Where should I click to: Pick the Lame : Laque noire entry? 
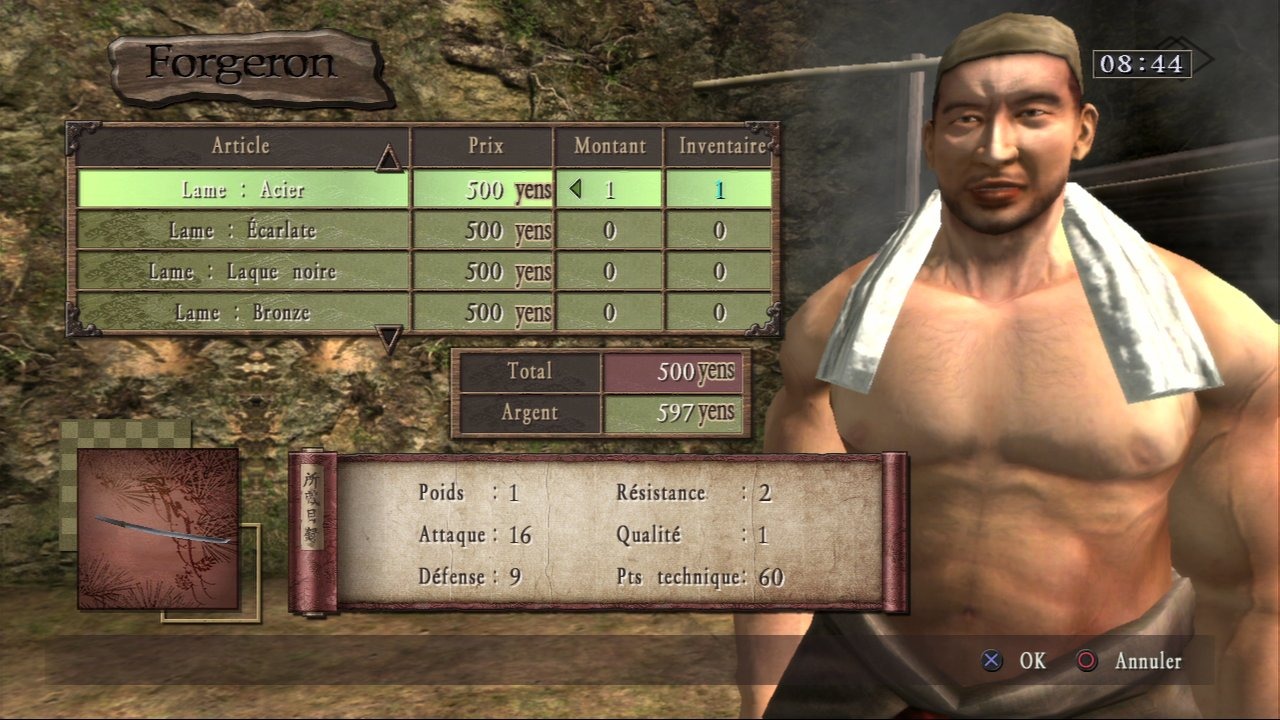click(243, 272)
